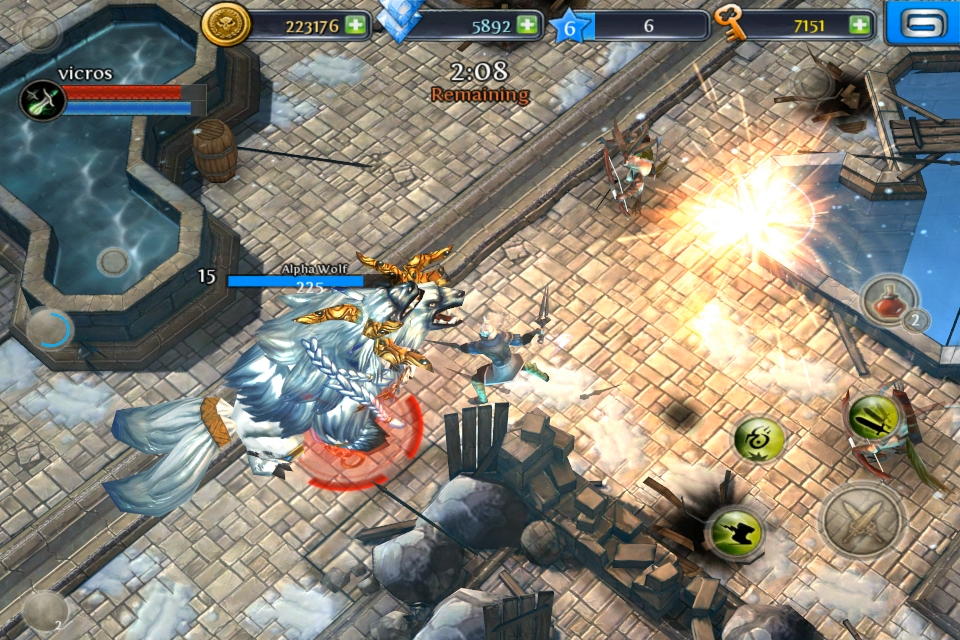Tap the golden key icon

(732, 25)
